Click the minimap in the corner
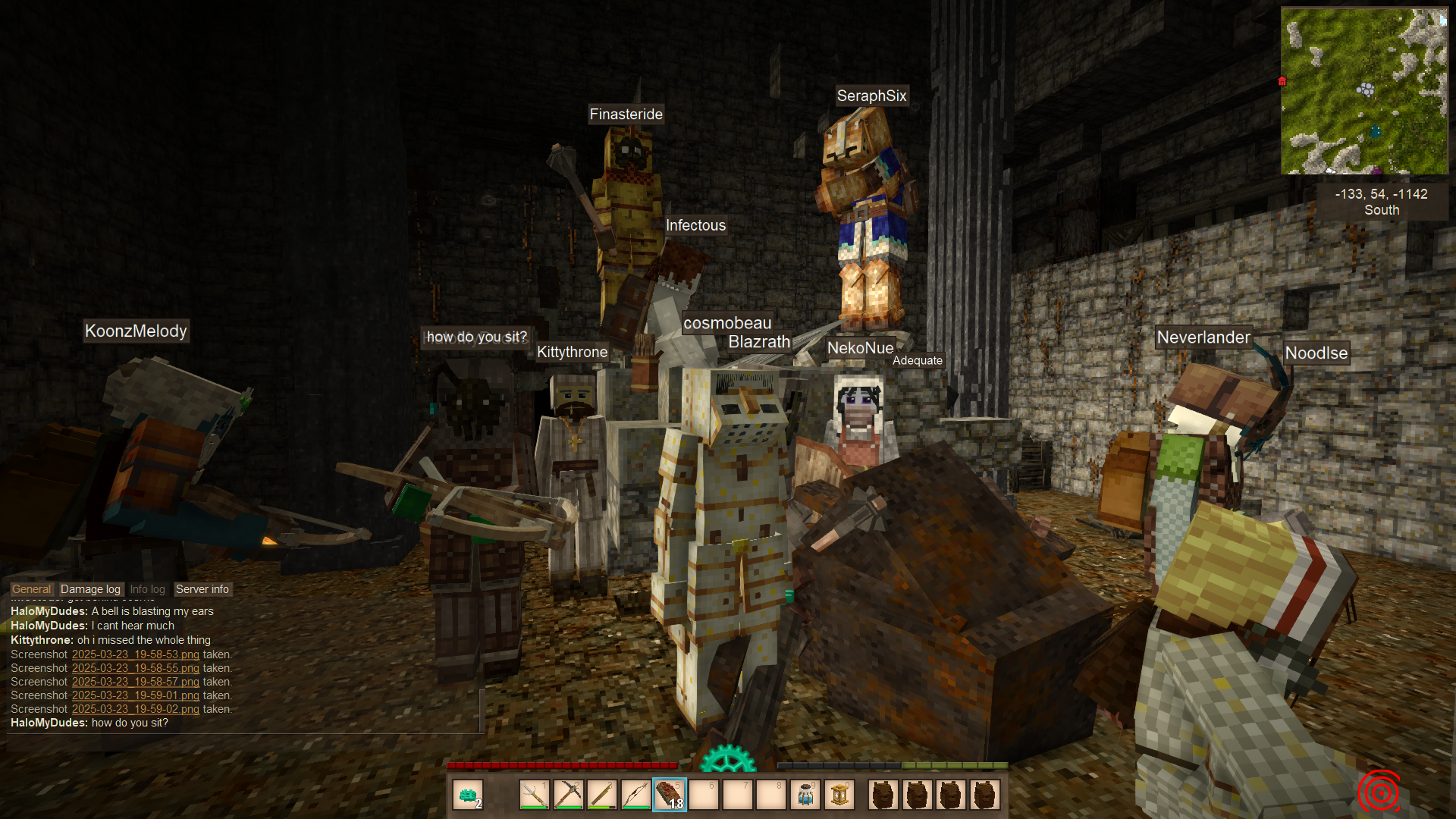The height and width of the screenshot is (819, 1456). click(x=1363, y=91)
